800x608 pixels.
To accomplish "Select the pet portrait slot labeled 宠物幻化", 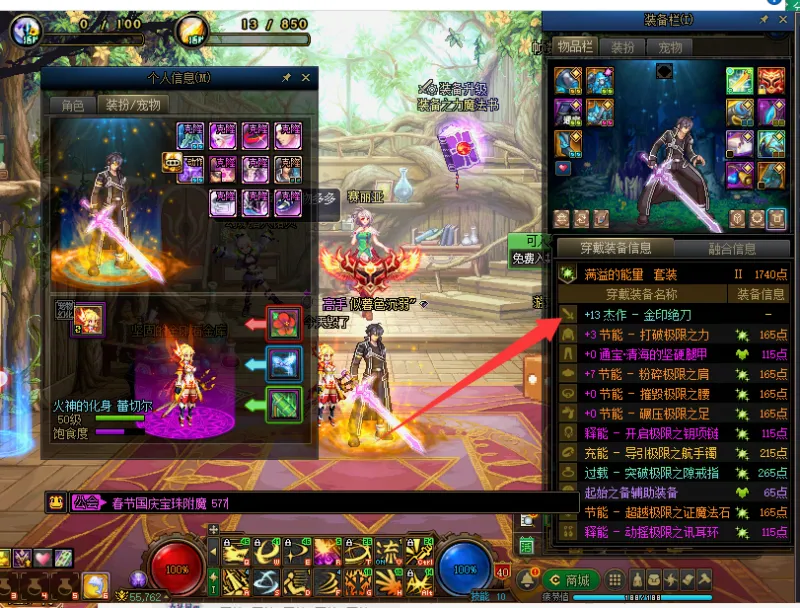I will coord(87,320).
